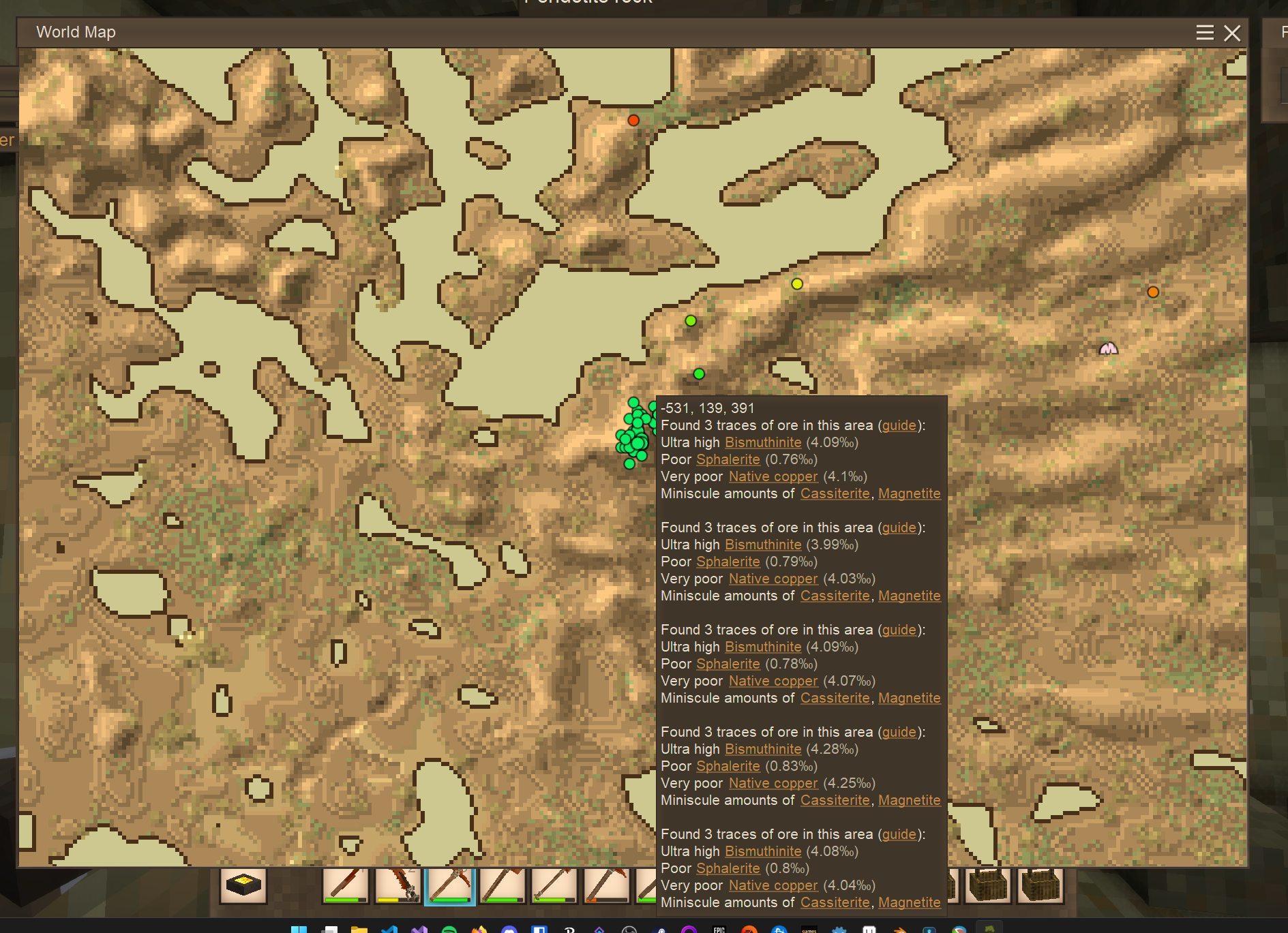Open the Bismuthinite link beside 4.28‰

tap(763, 749)
